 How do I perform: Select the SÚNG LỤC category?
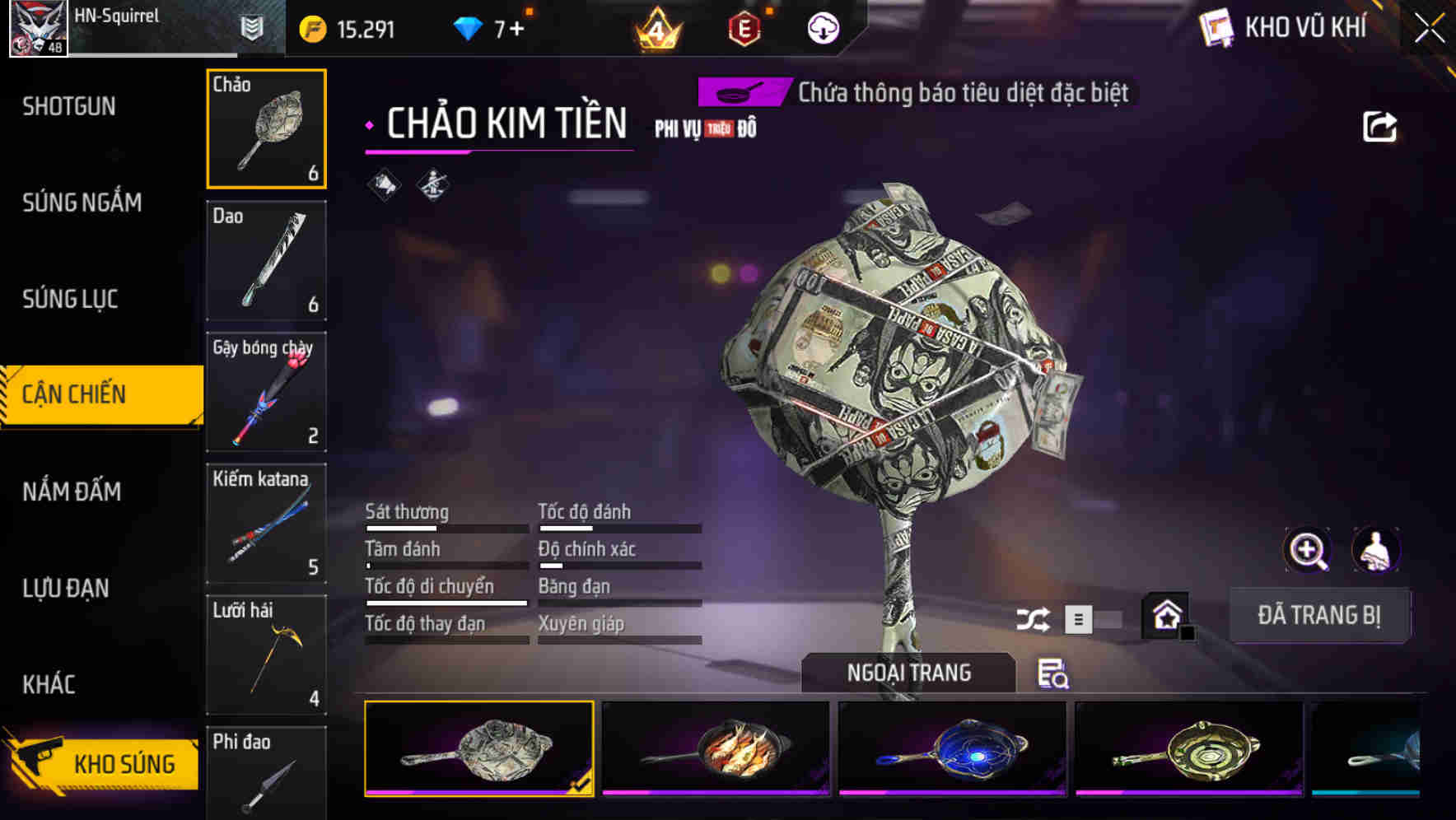pos(70,299)
